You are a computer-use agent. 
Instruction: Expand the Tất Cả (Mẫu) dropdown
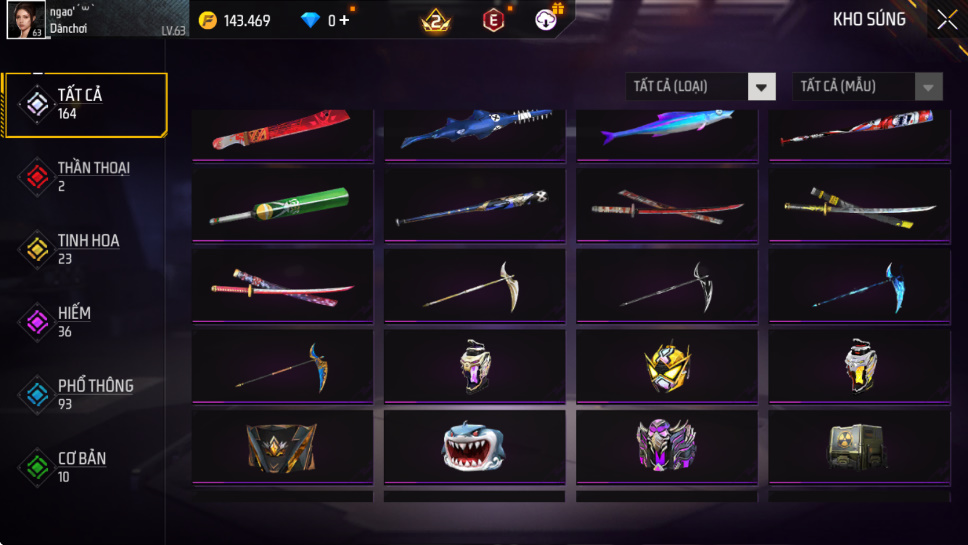click(867, 87)
